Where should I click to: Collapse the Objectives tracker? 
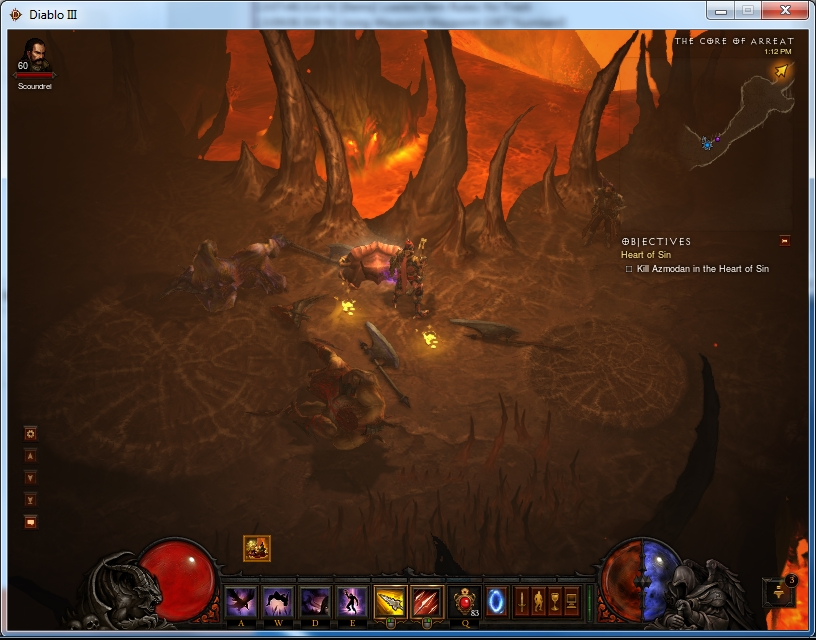coord(785,240)
